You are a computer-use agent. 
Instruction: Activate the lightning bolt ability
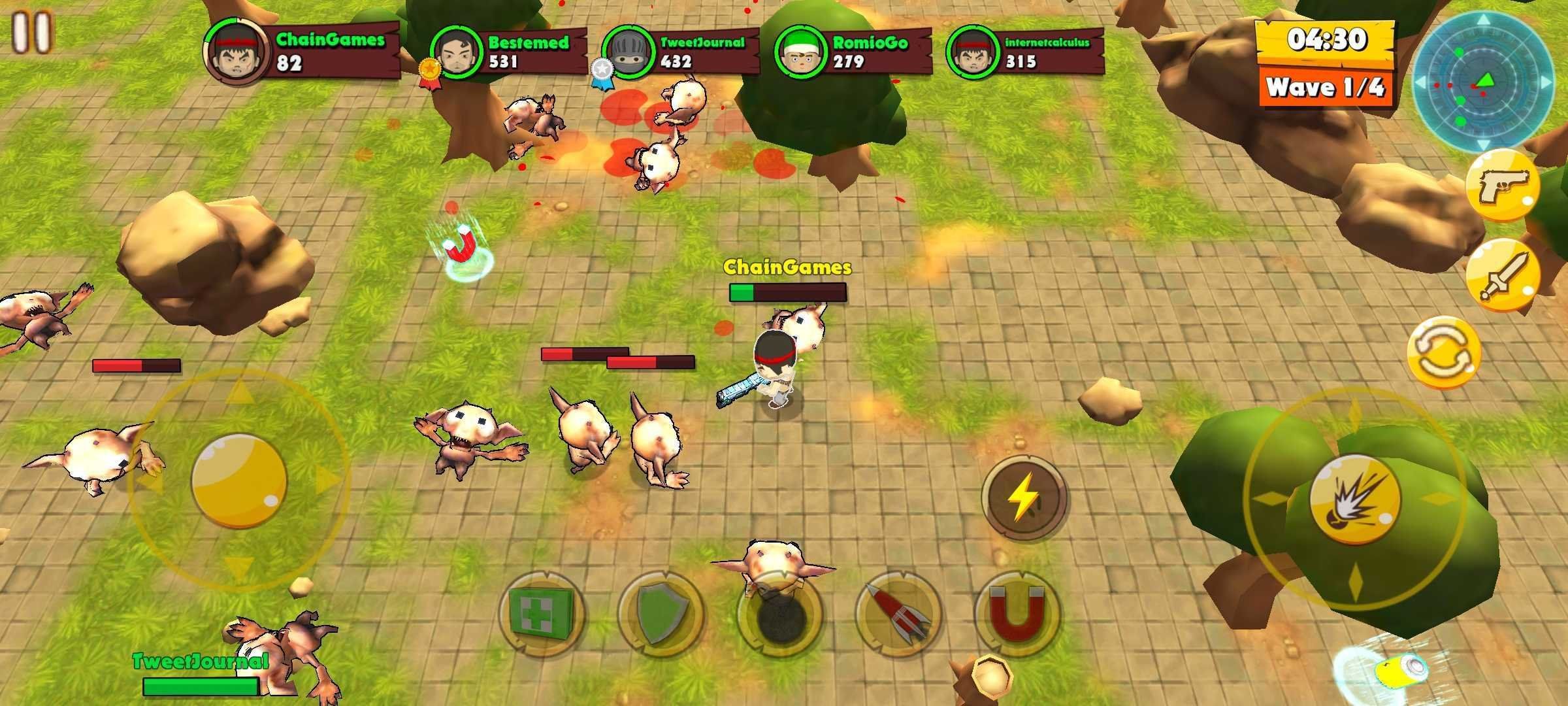pos(1024,498)
